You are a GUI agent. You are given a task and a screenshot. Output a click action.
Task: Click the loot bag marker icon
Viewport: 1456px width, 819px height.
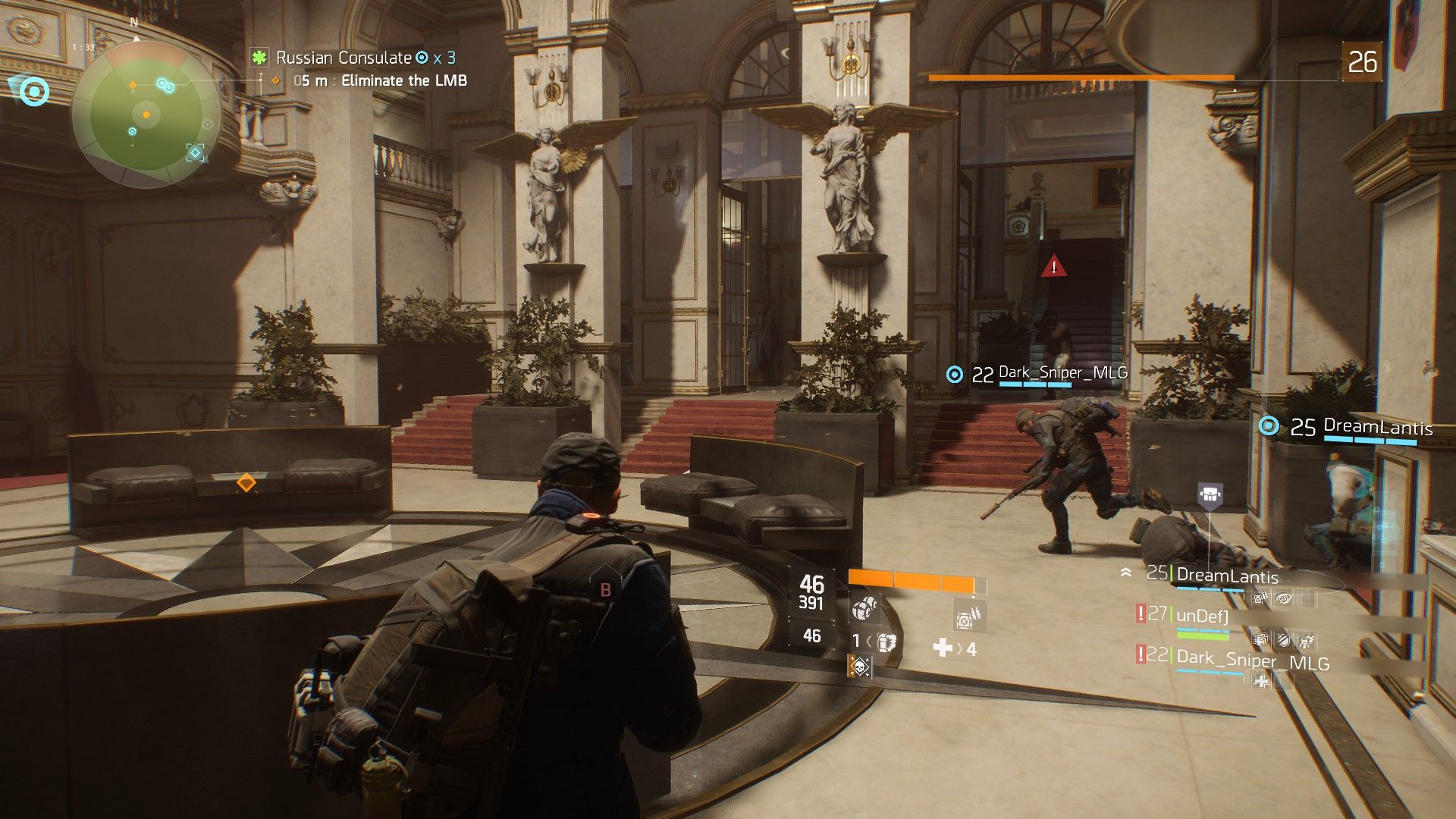pyautogui.click(x=1210, y=495)
